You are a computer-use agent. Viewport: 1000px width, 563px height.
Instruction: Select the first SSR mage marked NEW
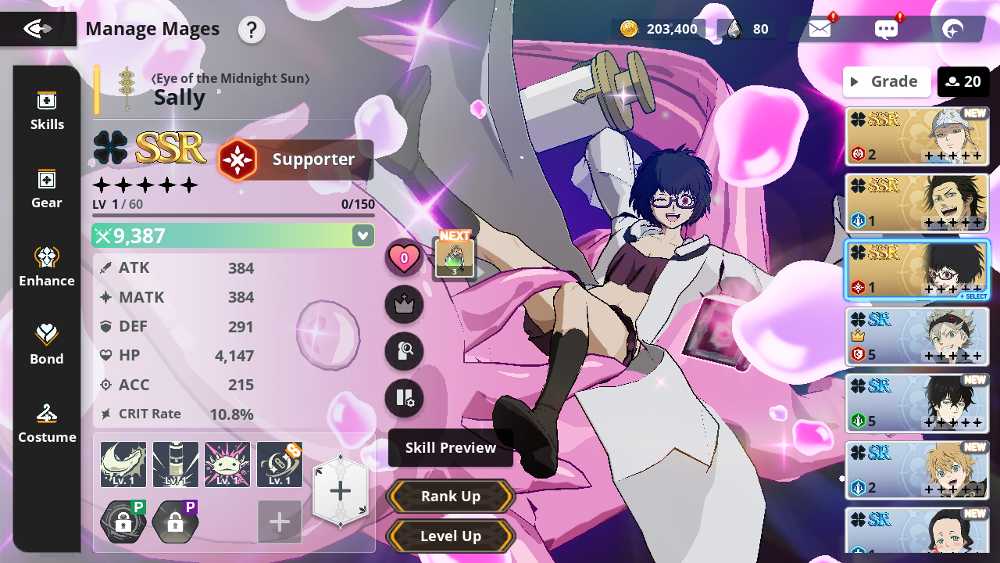(917, 136)
